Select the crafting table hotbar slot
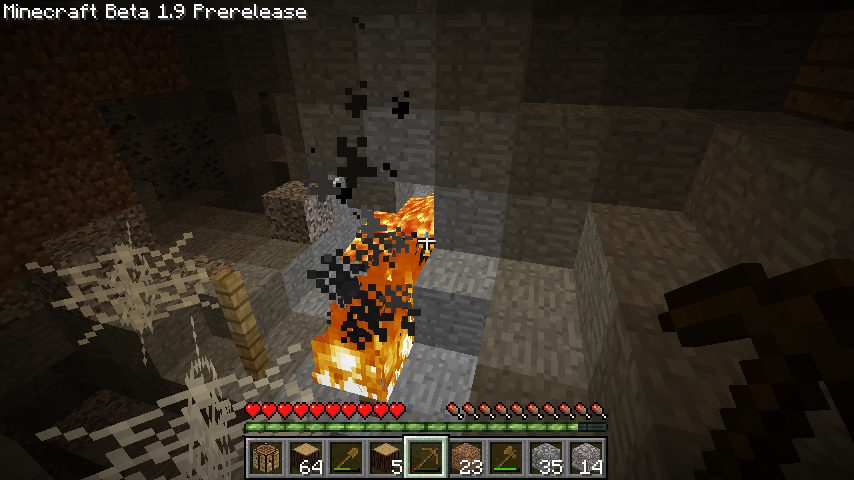The width and height of the screenshot is (854, 480). tap(266, 458)
